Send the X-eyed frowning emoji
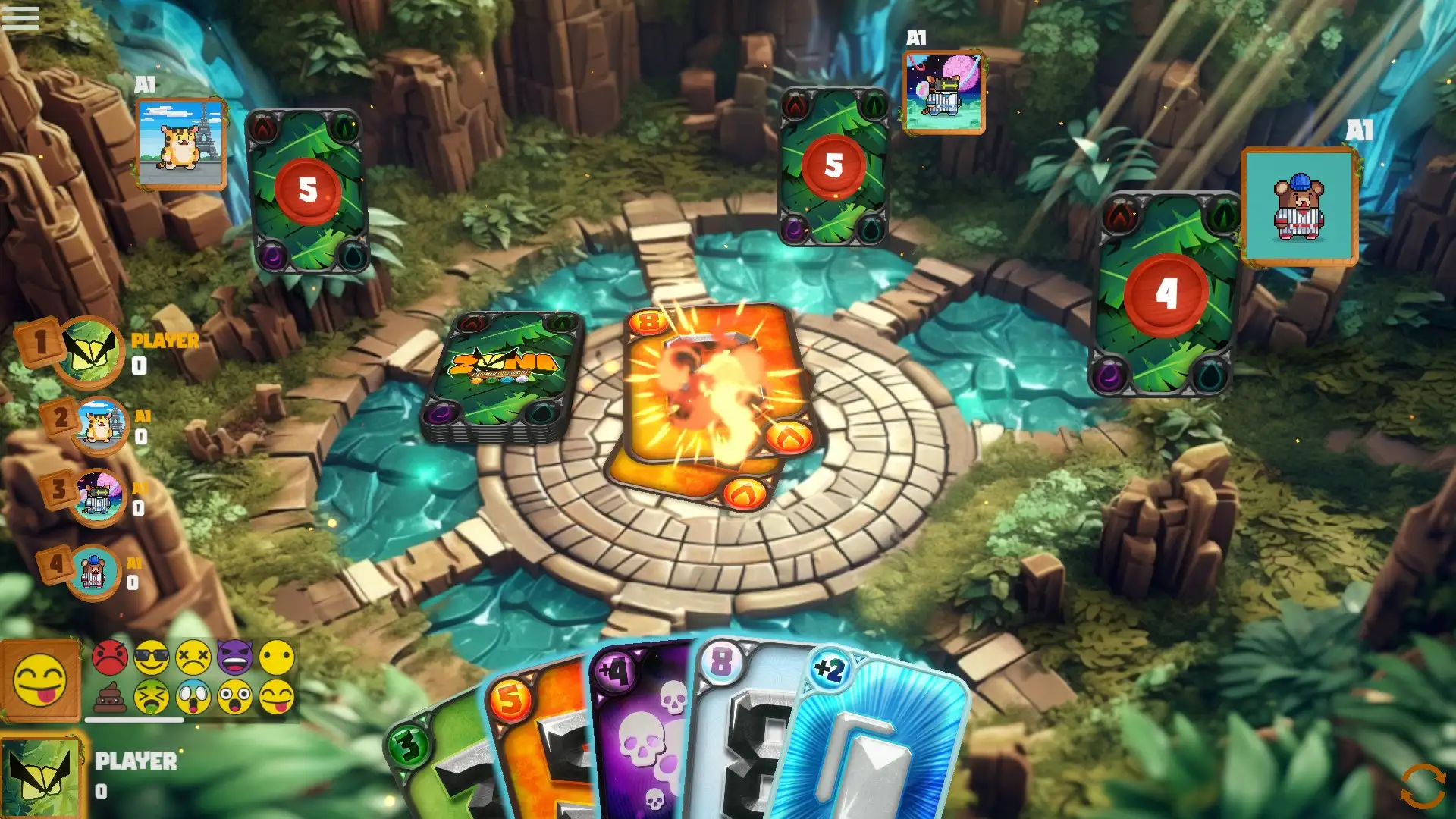 click(193, 657)
